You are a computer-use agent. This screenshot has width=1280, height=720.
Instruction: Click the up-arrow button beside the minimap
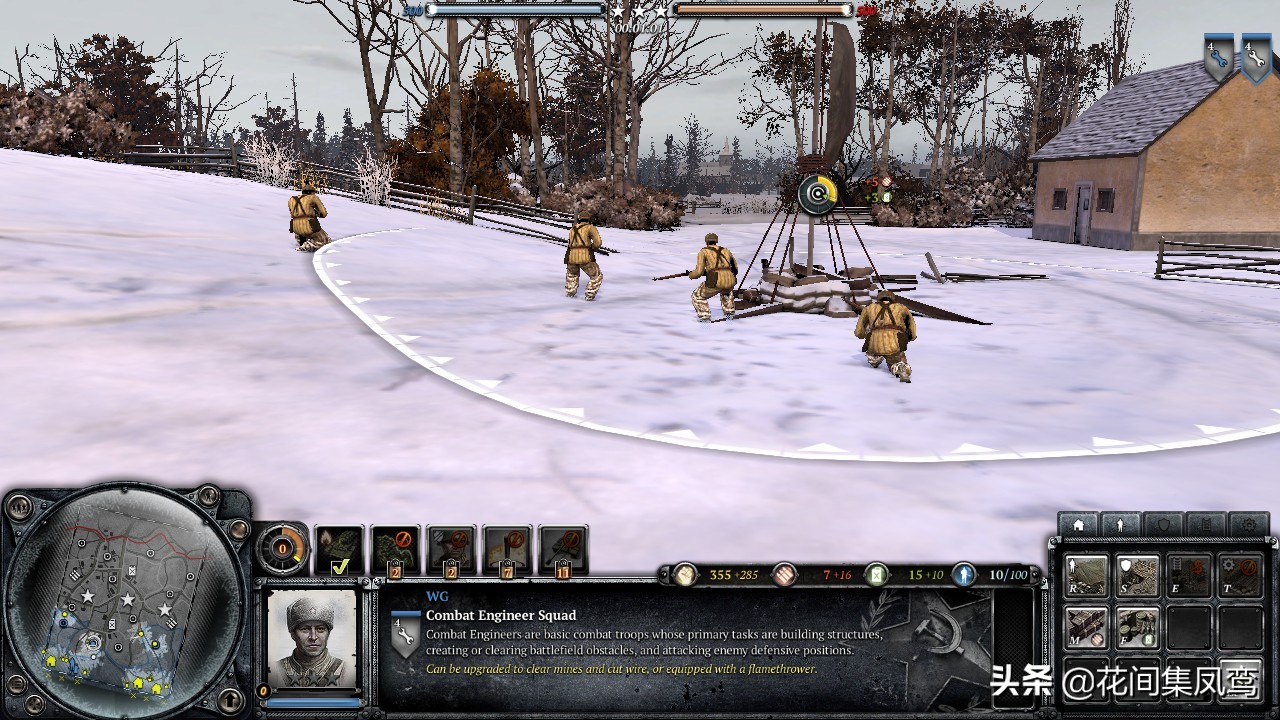point(230,699)
